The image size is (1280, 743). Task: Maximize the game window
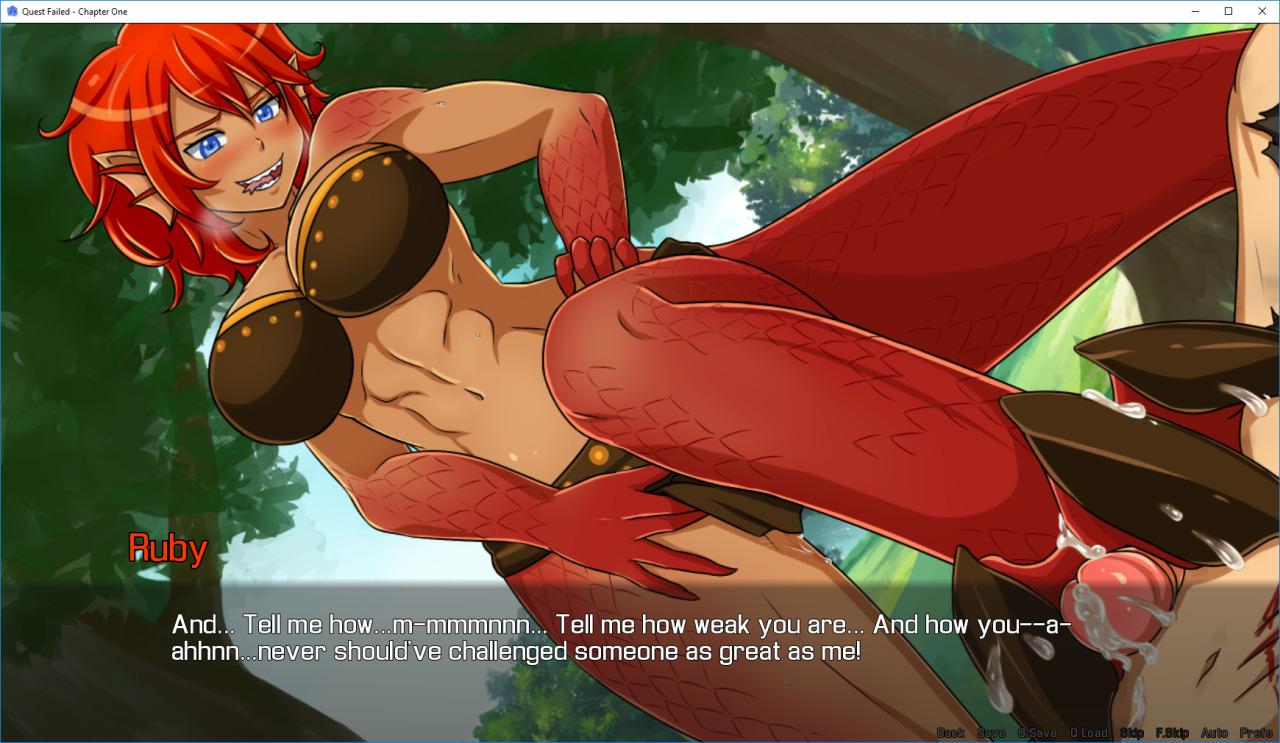(x=1228, y=11)
